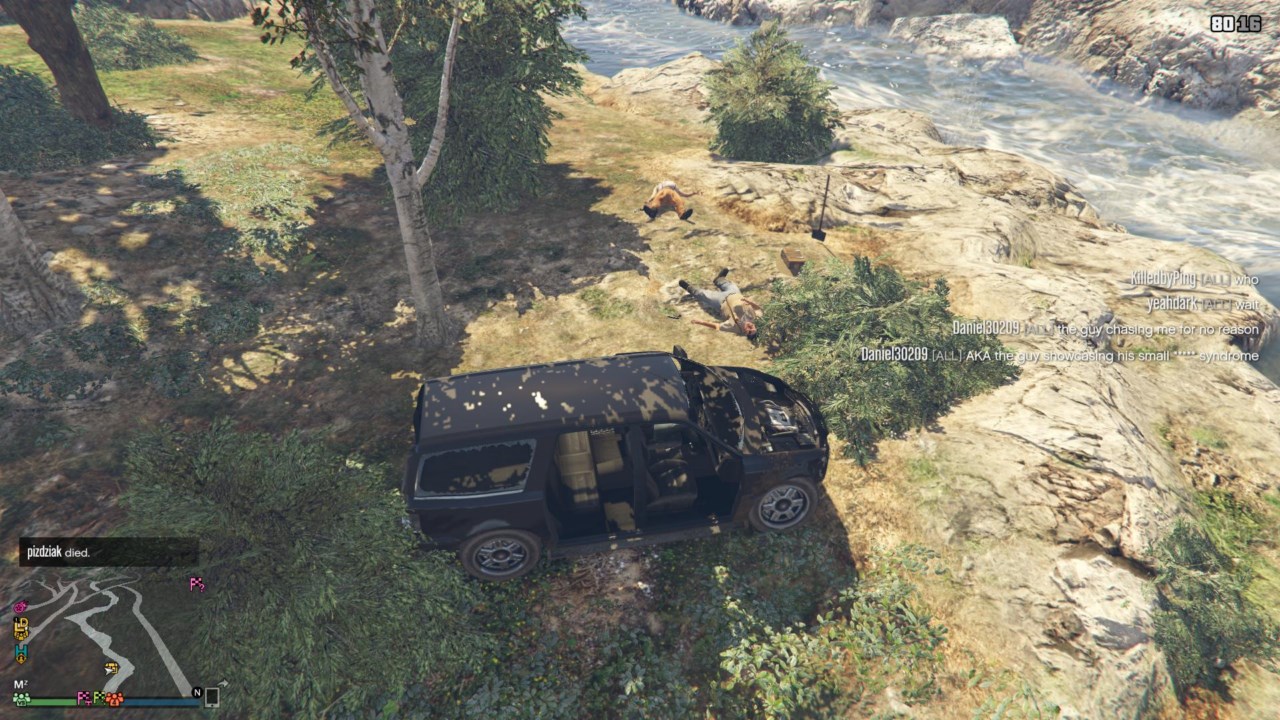Select the KilledbyPing chat message

pyautogui.click(x=1194, y=279)
